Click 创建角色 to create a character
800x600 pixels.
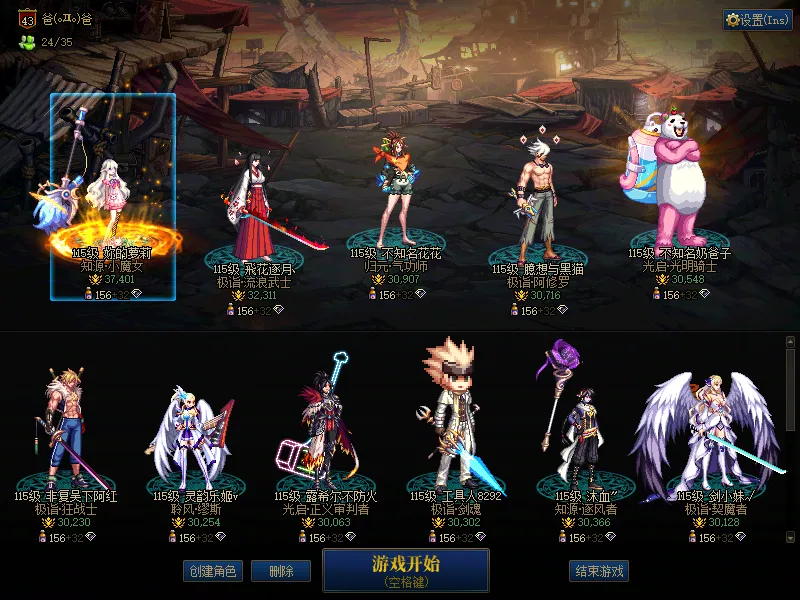coord(211,571)
